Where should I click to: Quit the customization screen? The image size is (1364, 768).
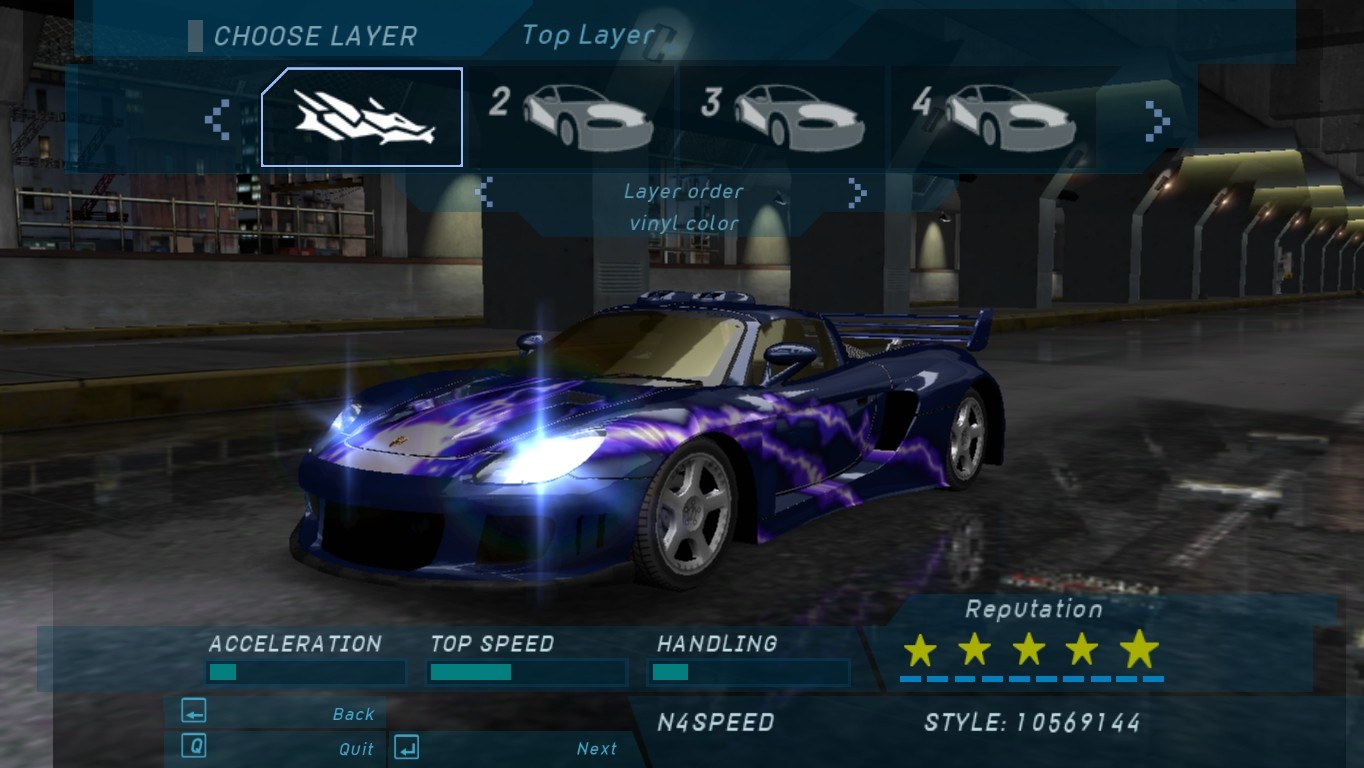(x=277, y=748)
